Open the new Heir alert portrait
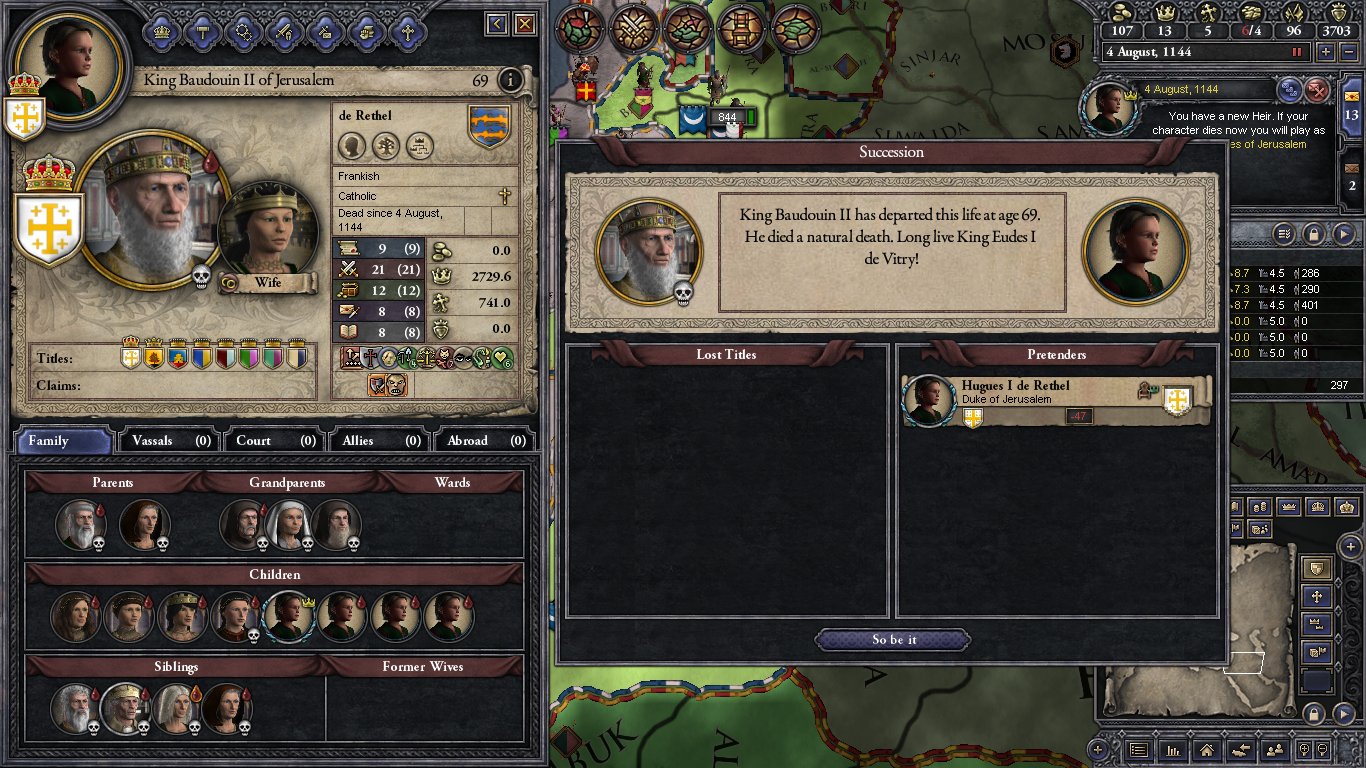1366x768 pixels. (x=1110, y=108)
